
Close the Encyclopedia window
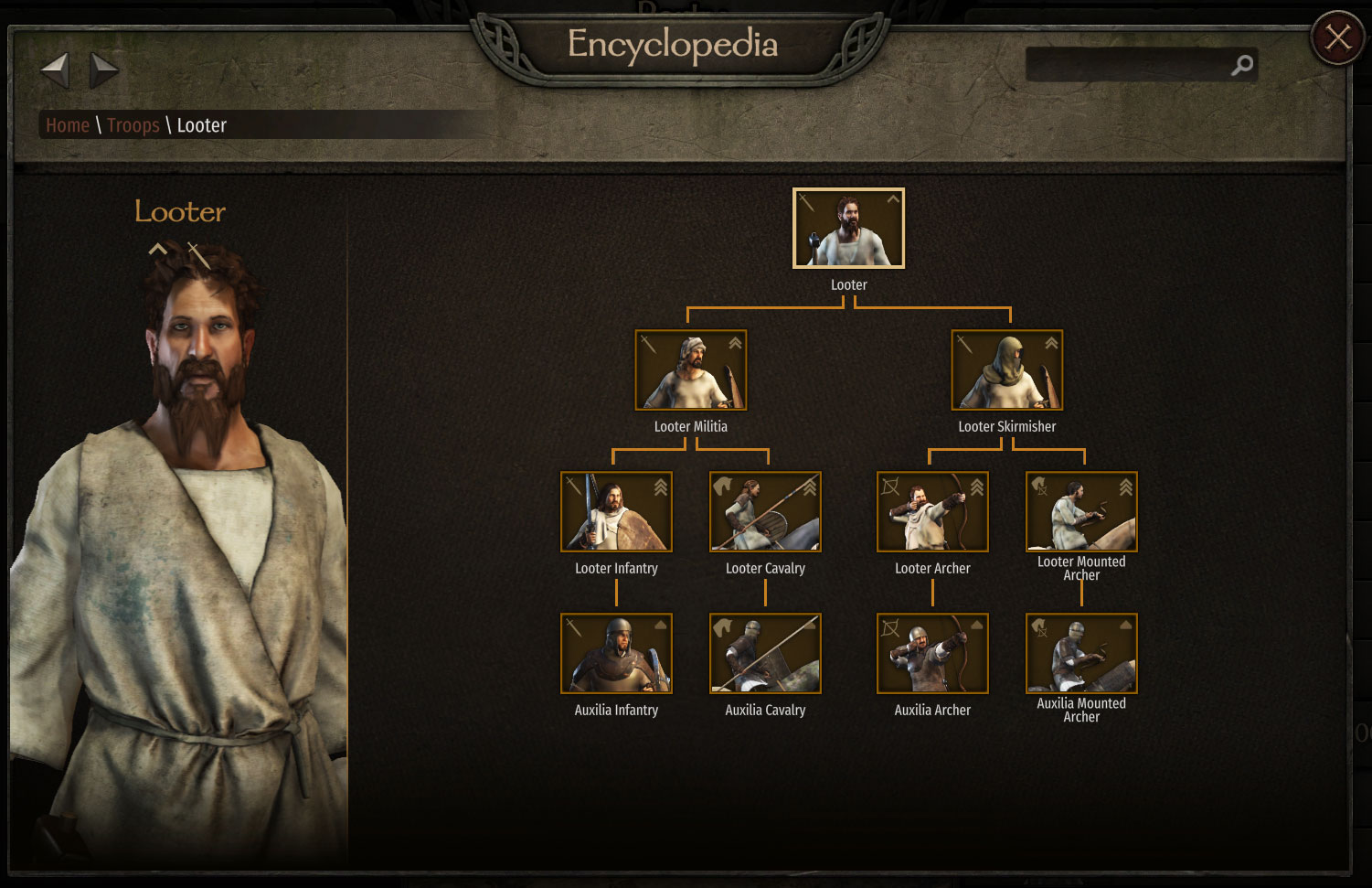tap(1337, 37)
